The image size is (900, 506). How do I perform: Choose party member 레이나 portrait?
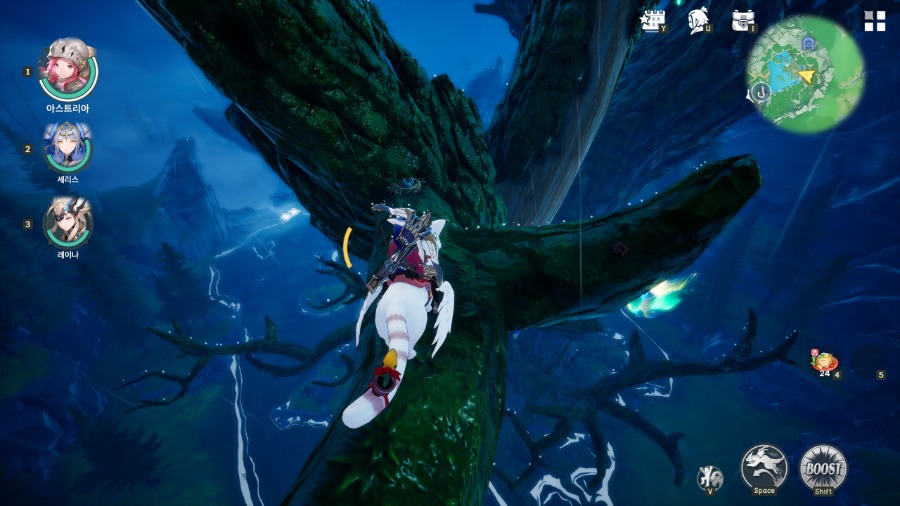68,221
